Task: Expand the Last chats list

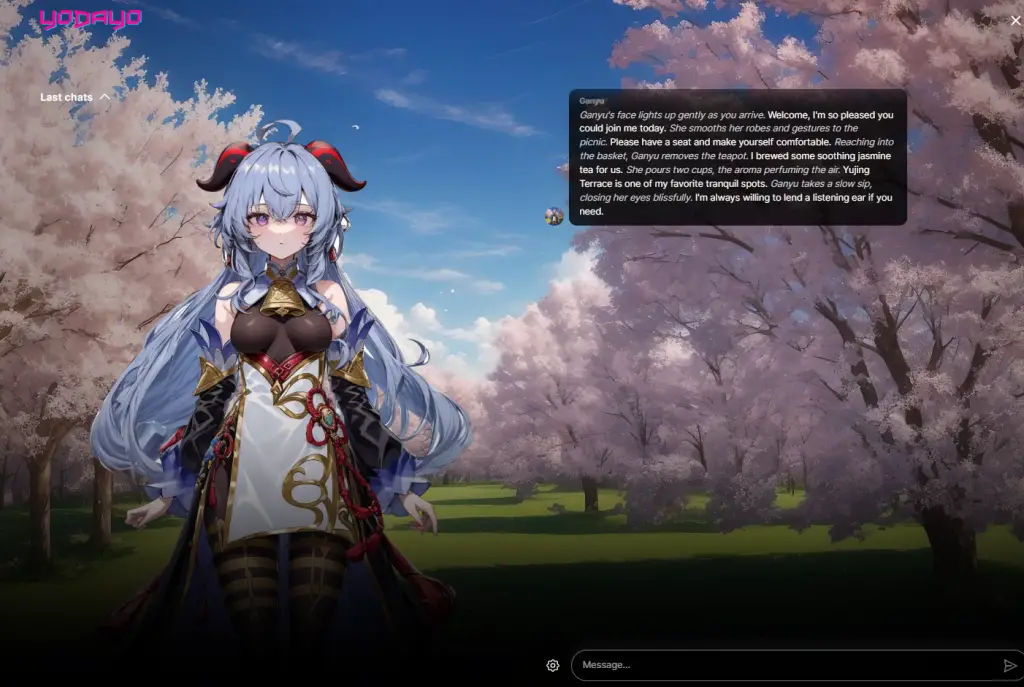Action: point(75,97)
